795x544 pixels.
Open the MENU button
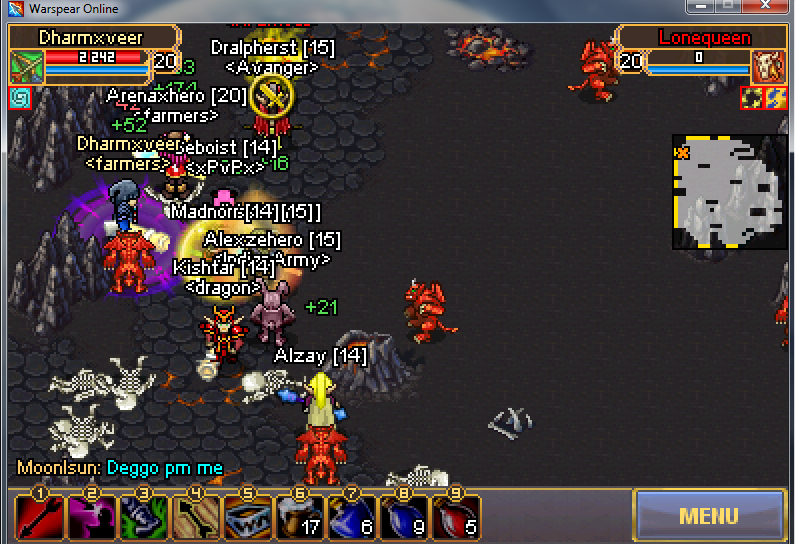coord(709,516)
